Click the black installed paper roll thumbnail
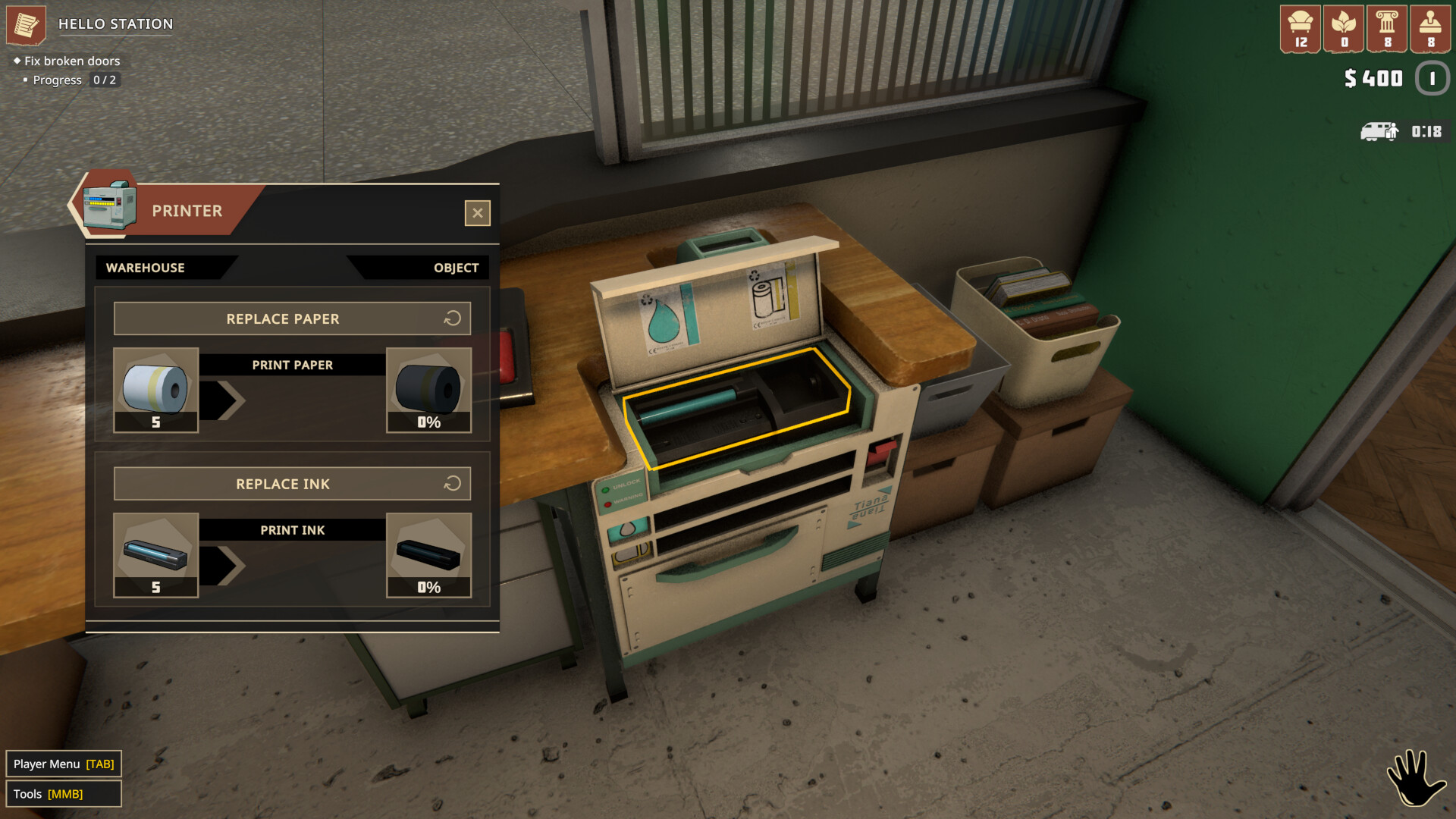The image size is (1456, 819). pyautogui.click(x=428, y=388)
